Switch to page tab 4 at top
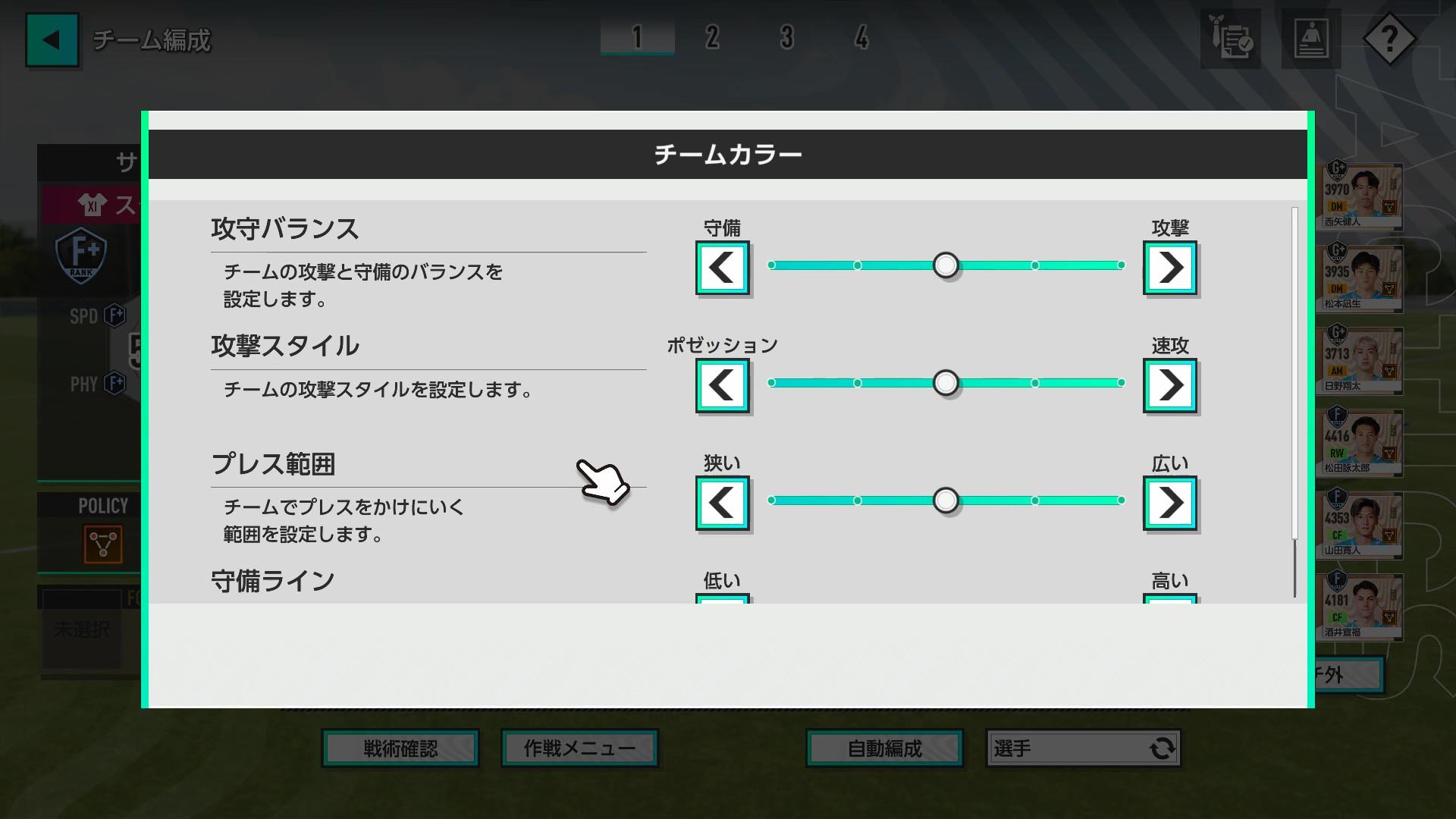This screenshot has height=819, width=1456. (x=861, y=38)
